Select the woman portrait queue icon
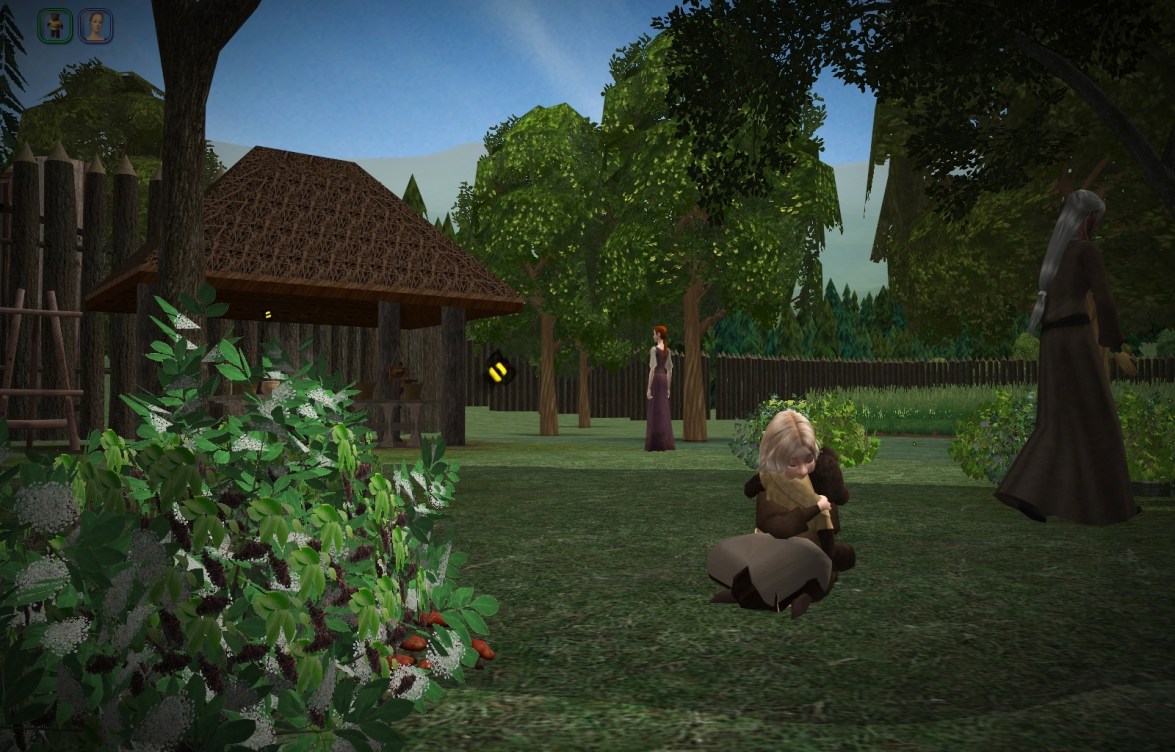The height and width of the screenshot is (752, 1175). click(95, 26)
